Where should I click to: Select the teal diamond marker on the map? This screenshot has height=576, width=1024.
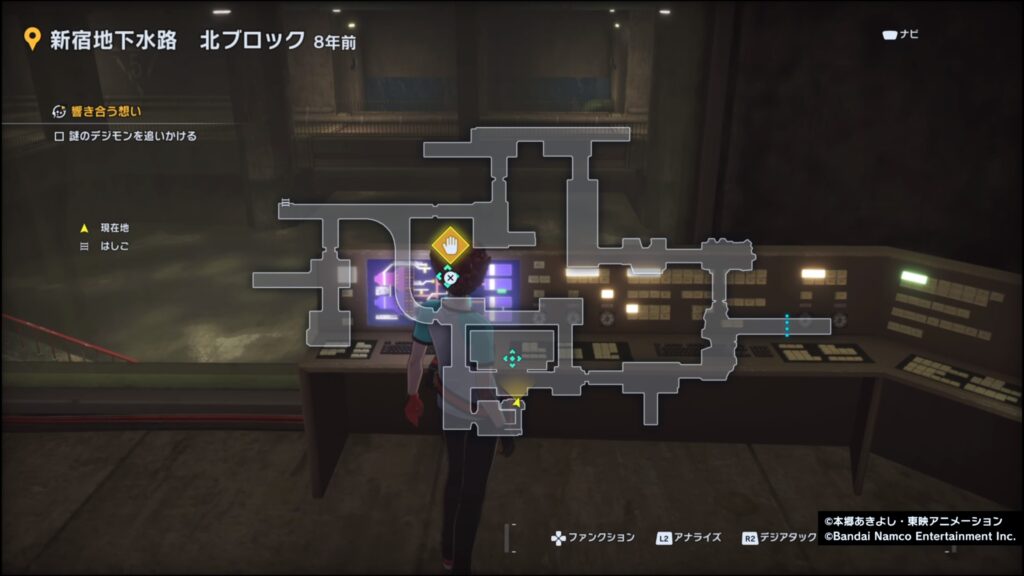[x=512, y=358]
